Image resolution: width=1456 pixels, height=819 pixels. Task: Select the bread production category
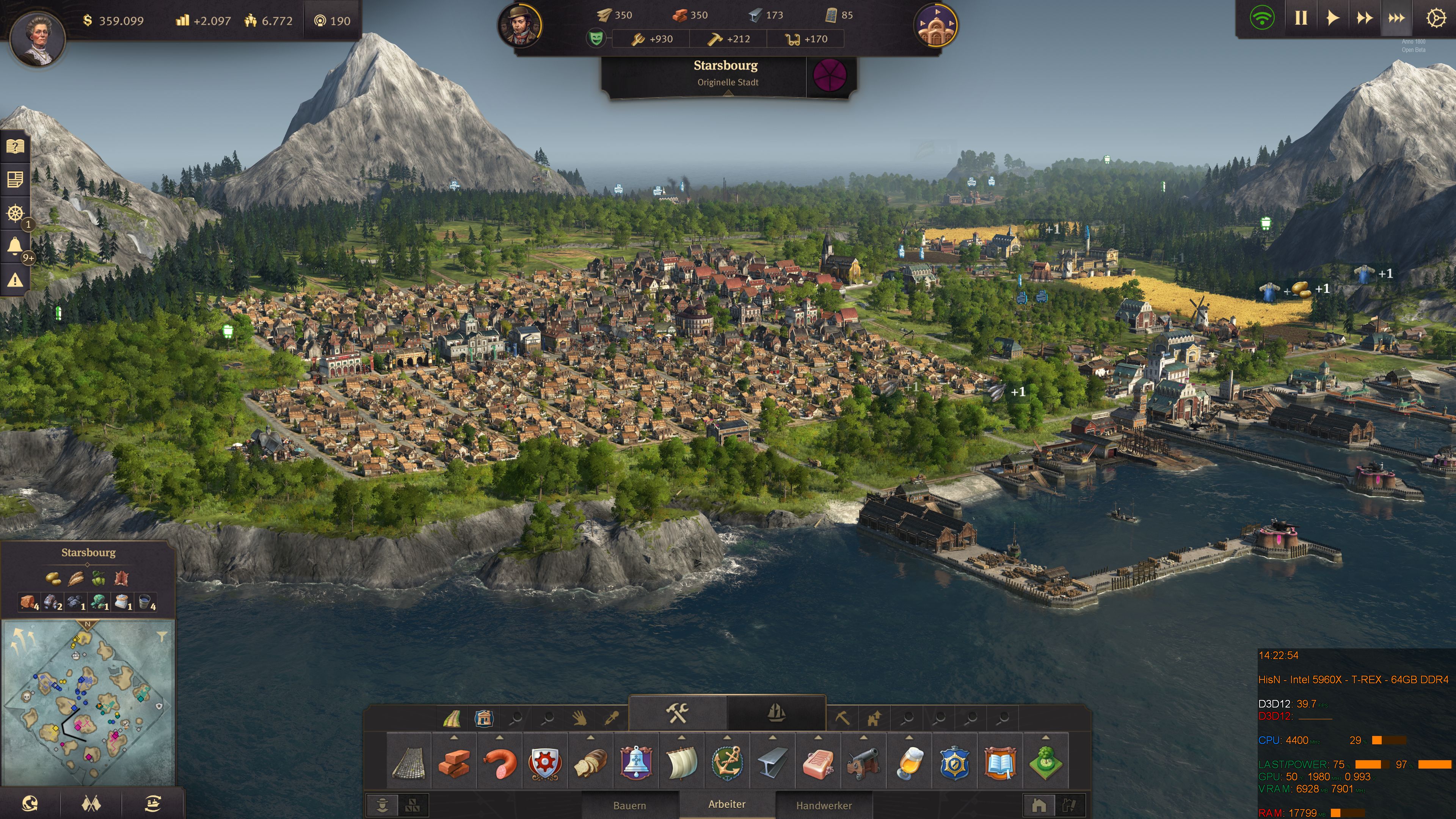point(590,763)
